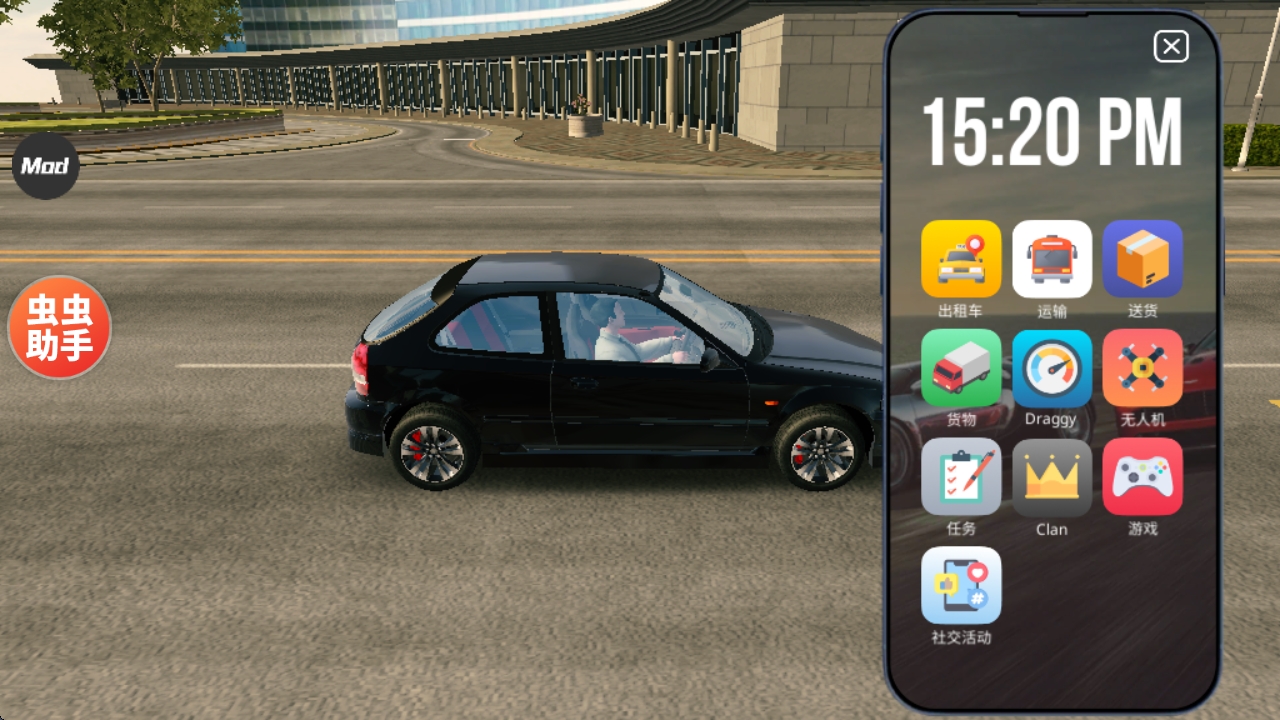Viewport: 1280px width, 720px height.
Task: Open the 货物 cargo truck app
Action: point(961,368)
